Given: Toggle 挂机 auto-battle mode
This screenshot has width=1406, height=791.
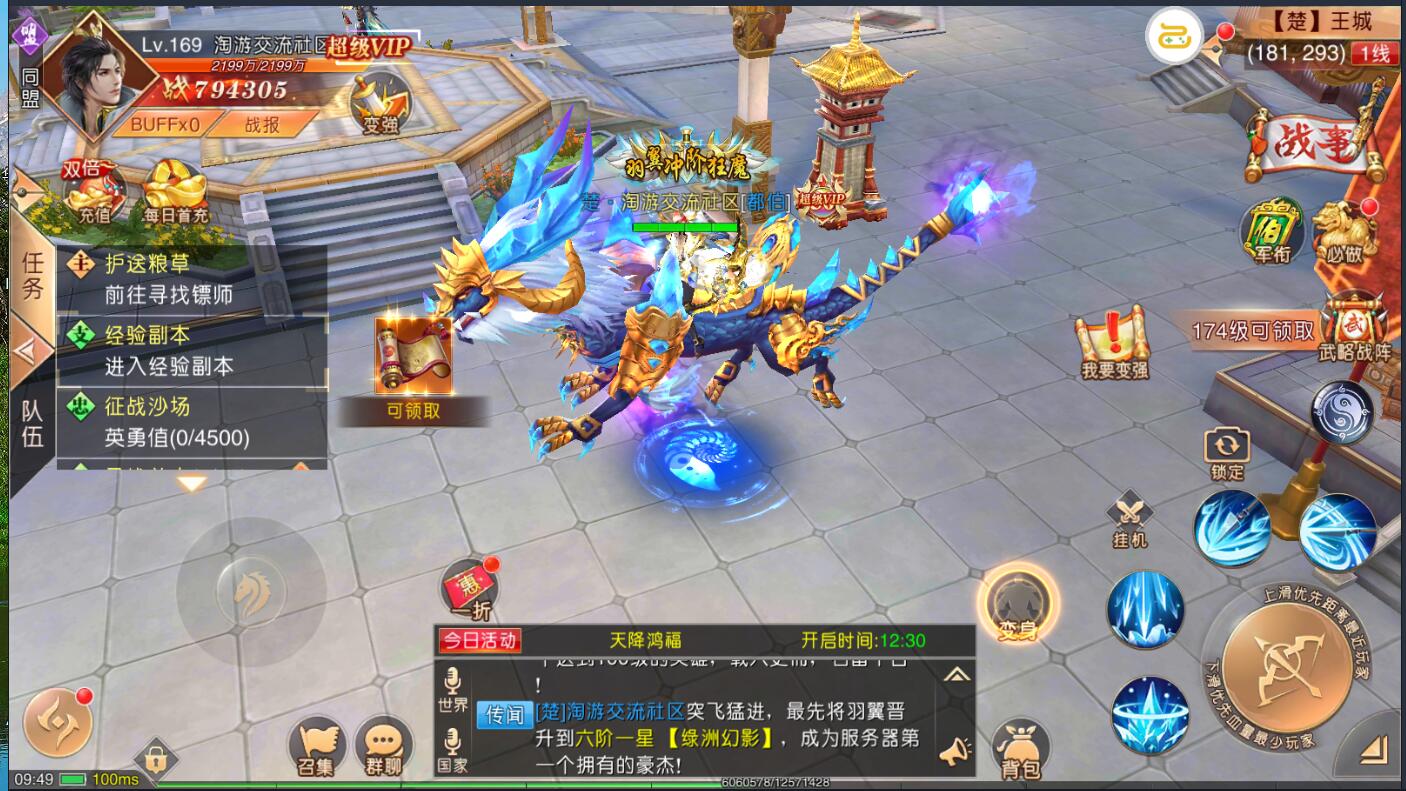Looking at the screenshot, I should [1130, 519].
